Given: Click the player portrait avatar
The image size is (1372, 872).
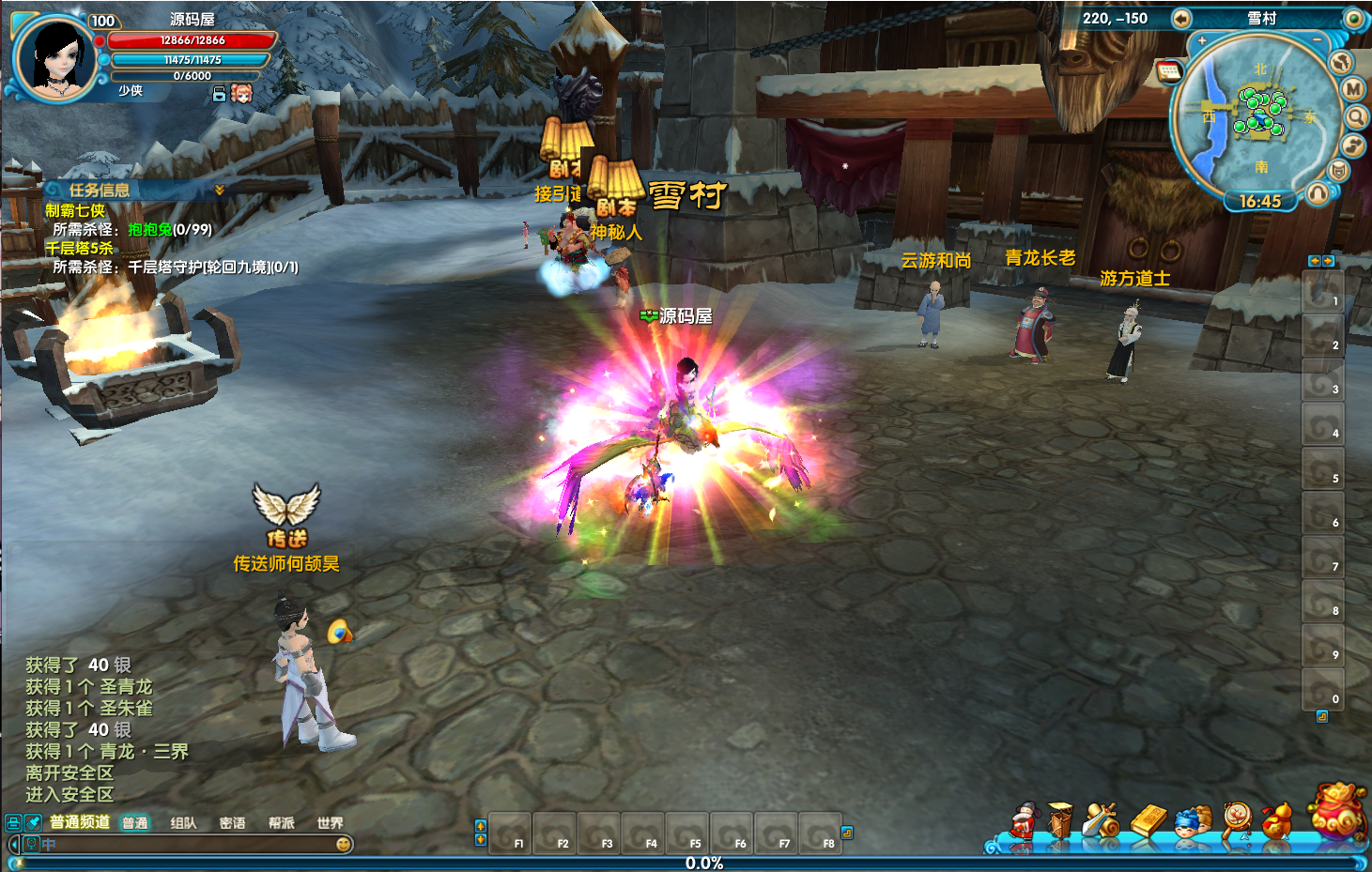Looking at the screenshot, I should (x=56, y=57).
